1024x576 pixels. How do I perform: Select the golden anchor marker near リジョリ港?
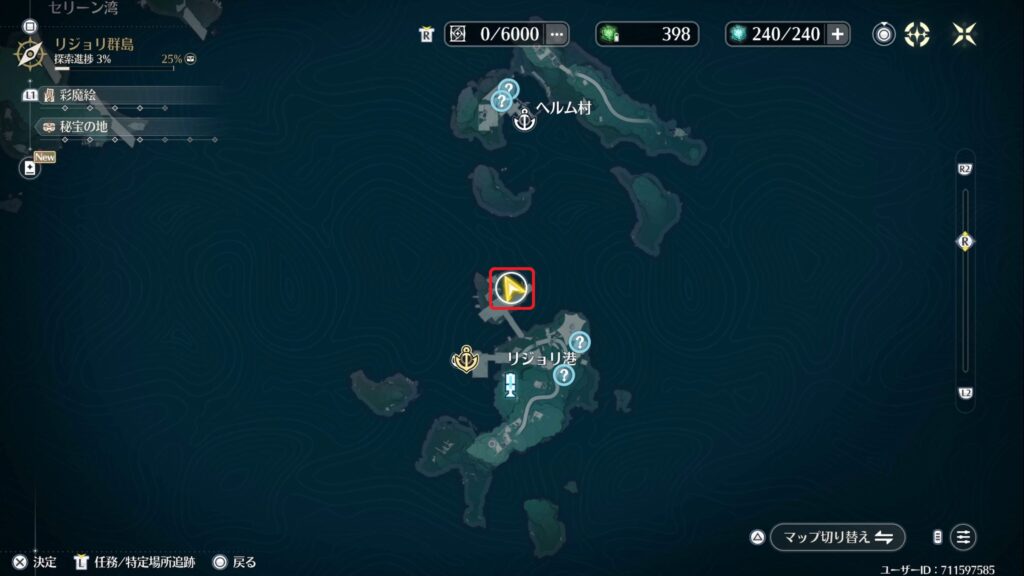coord(466,358)
